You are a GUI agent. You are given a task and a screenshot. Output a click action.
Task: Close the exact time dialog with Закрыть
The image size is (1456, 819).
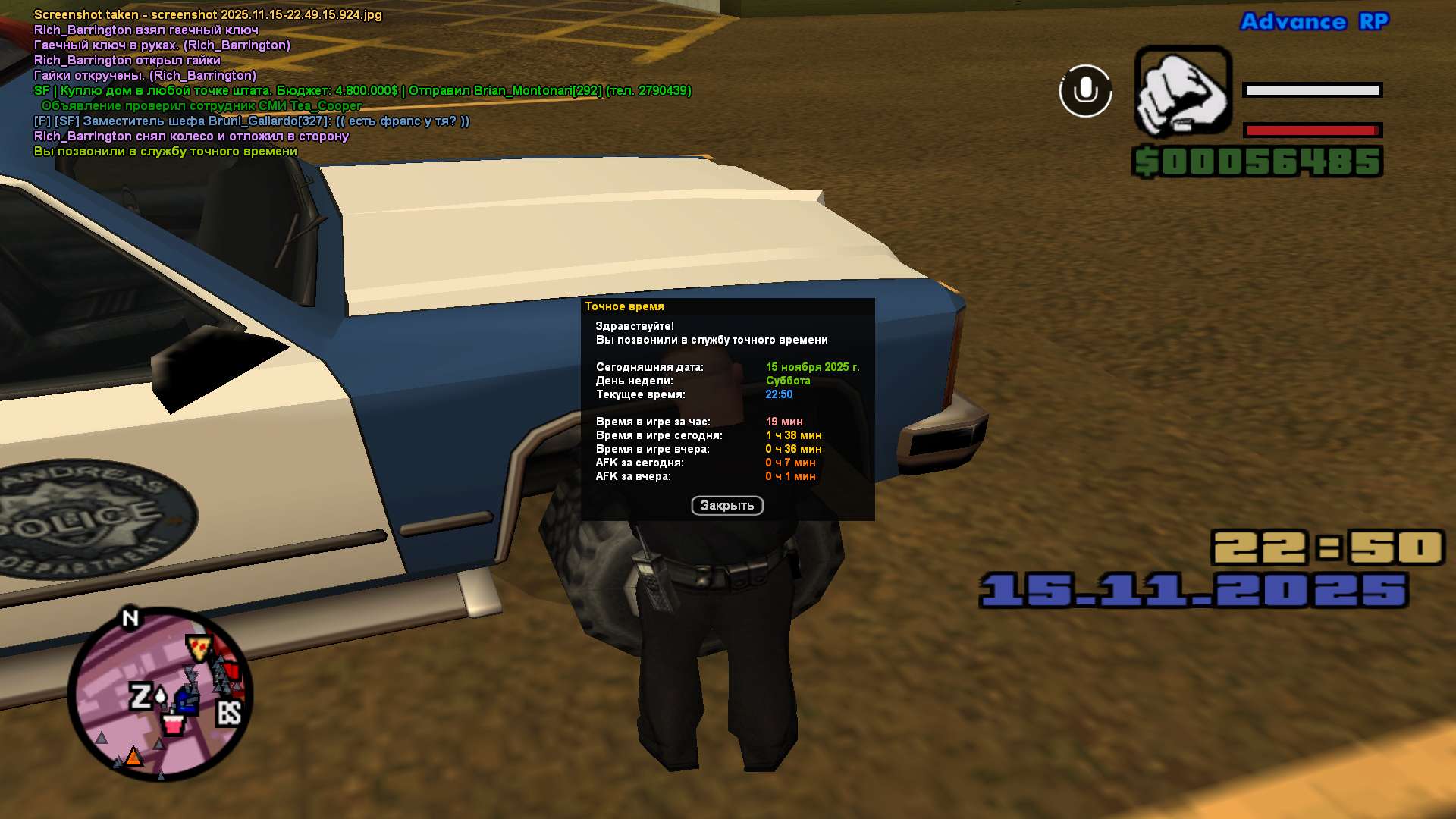(726, 506)
